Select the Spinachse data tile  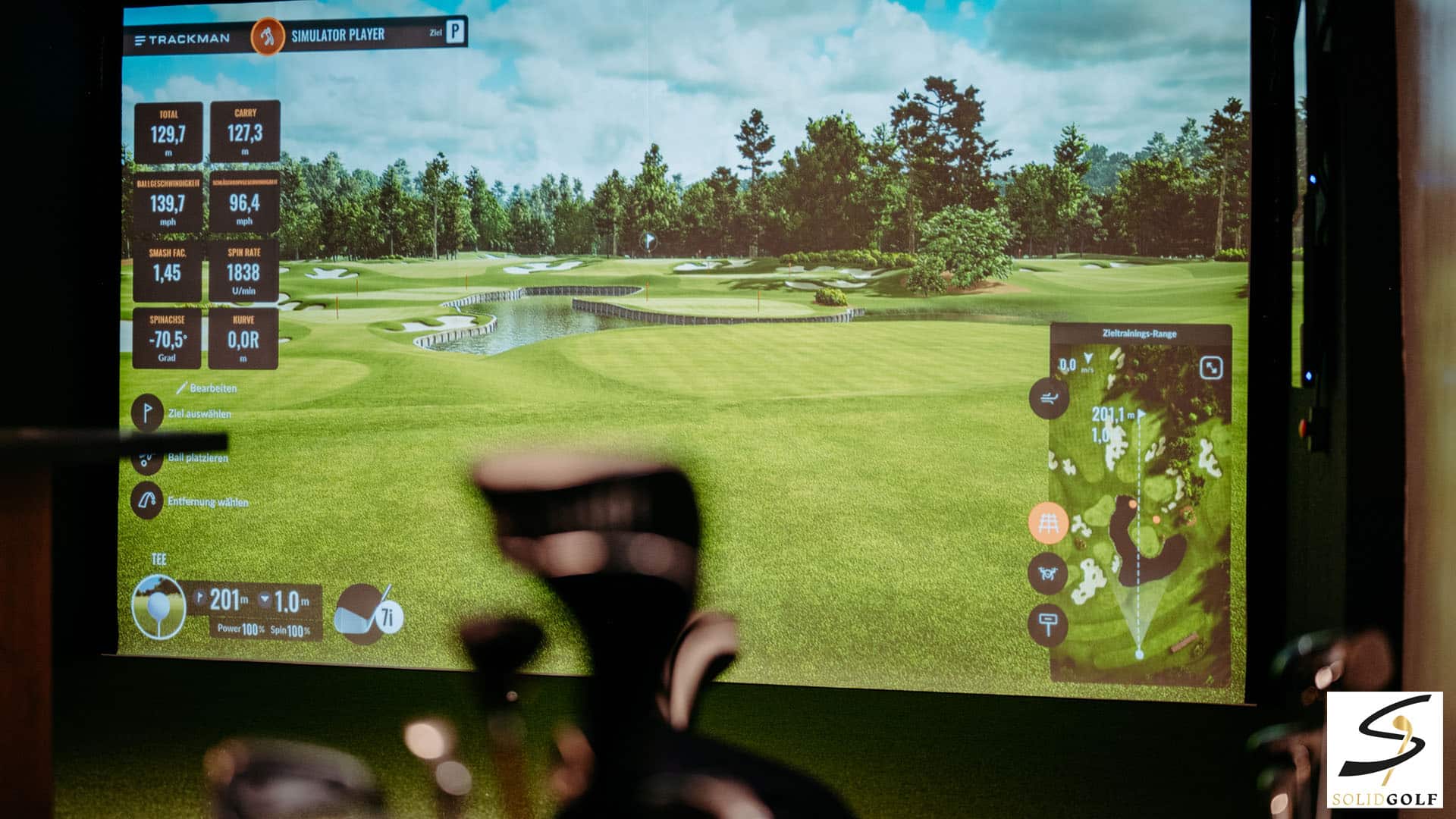coord(167,338)
